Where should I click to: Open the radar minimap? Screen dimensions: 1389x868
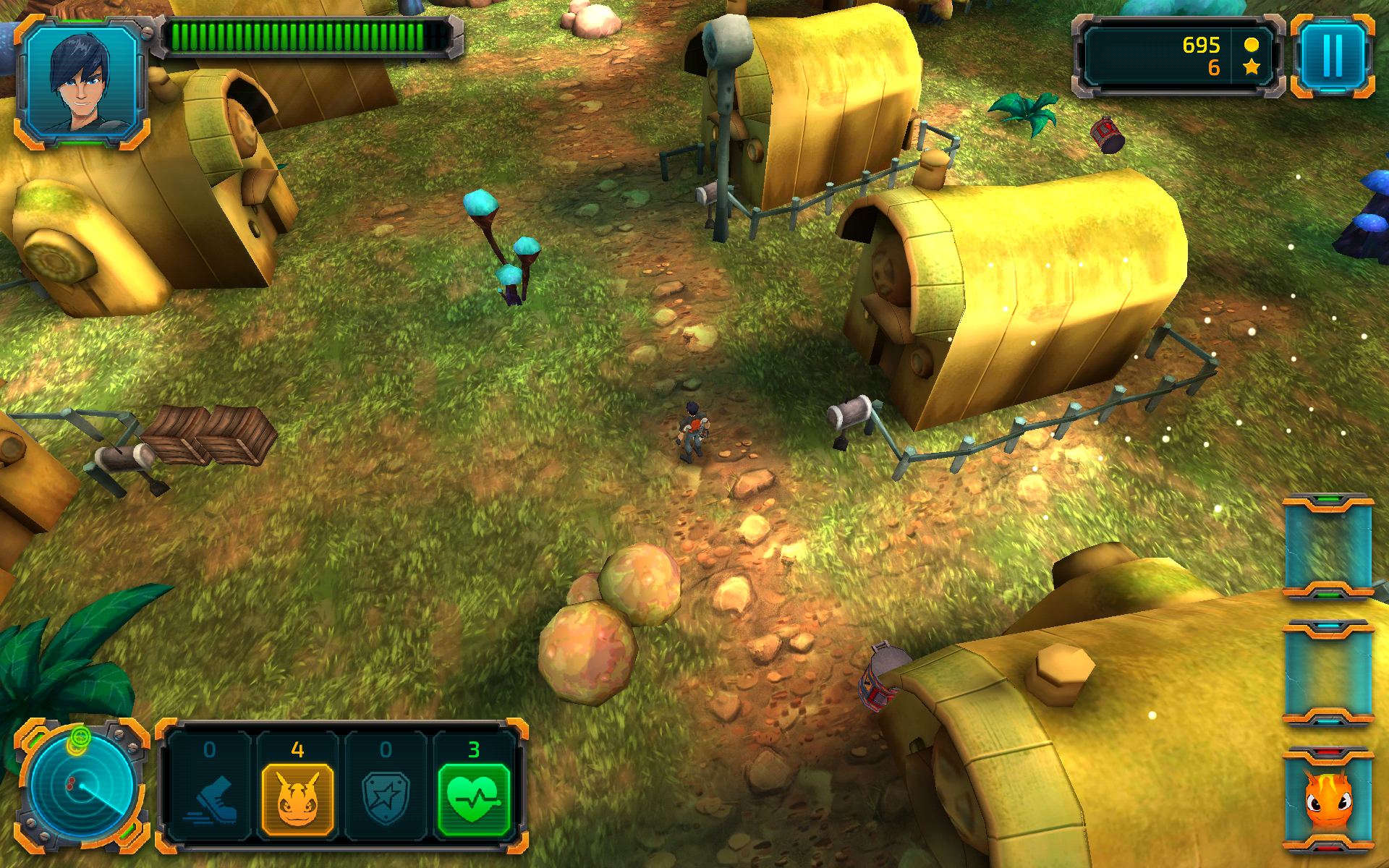click(x=81, y=786)
